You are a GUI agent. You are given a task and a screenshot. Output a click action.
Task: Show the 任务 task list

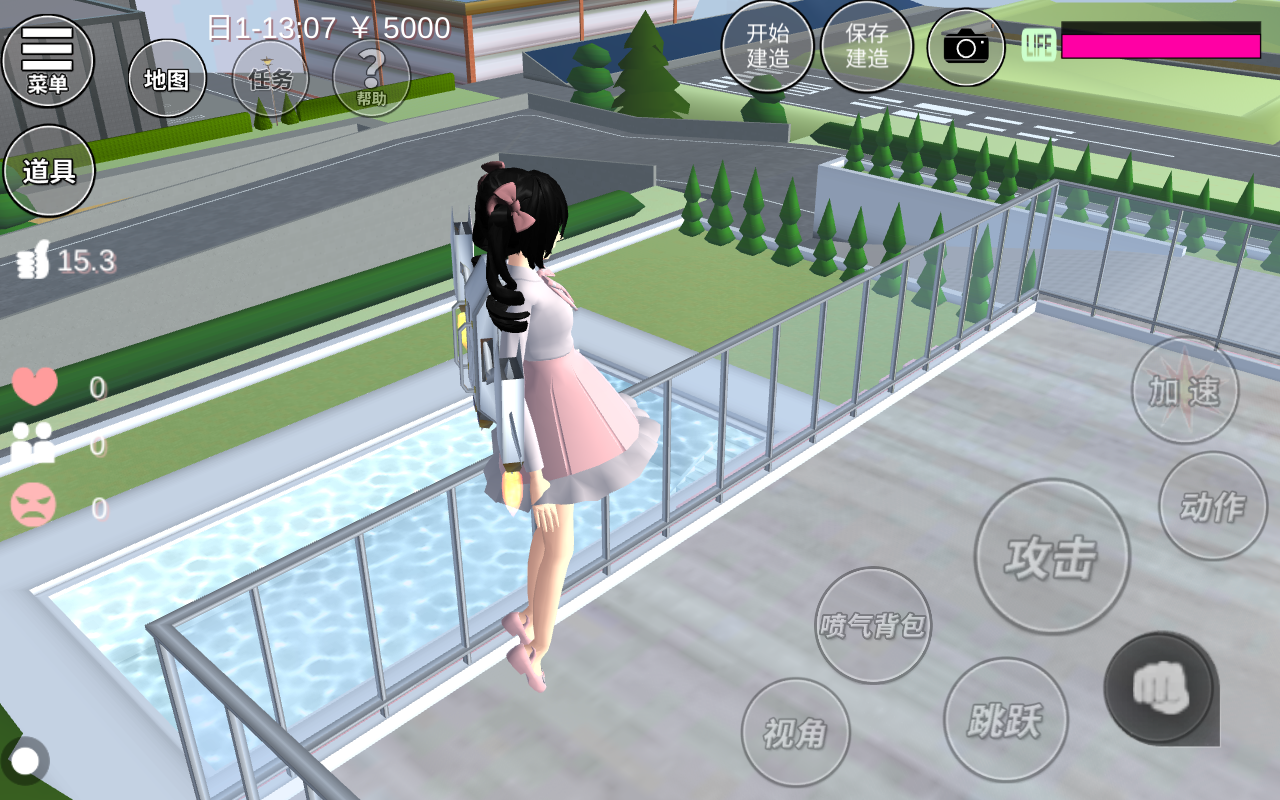click(x=271, y=79)
